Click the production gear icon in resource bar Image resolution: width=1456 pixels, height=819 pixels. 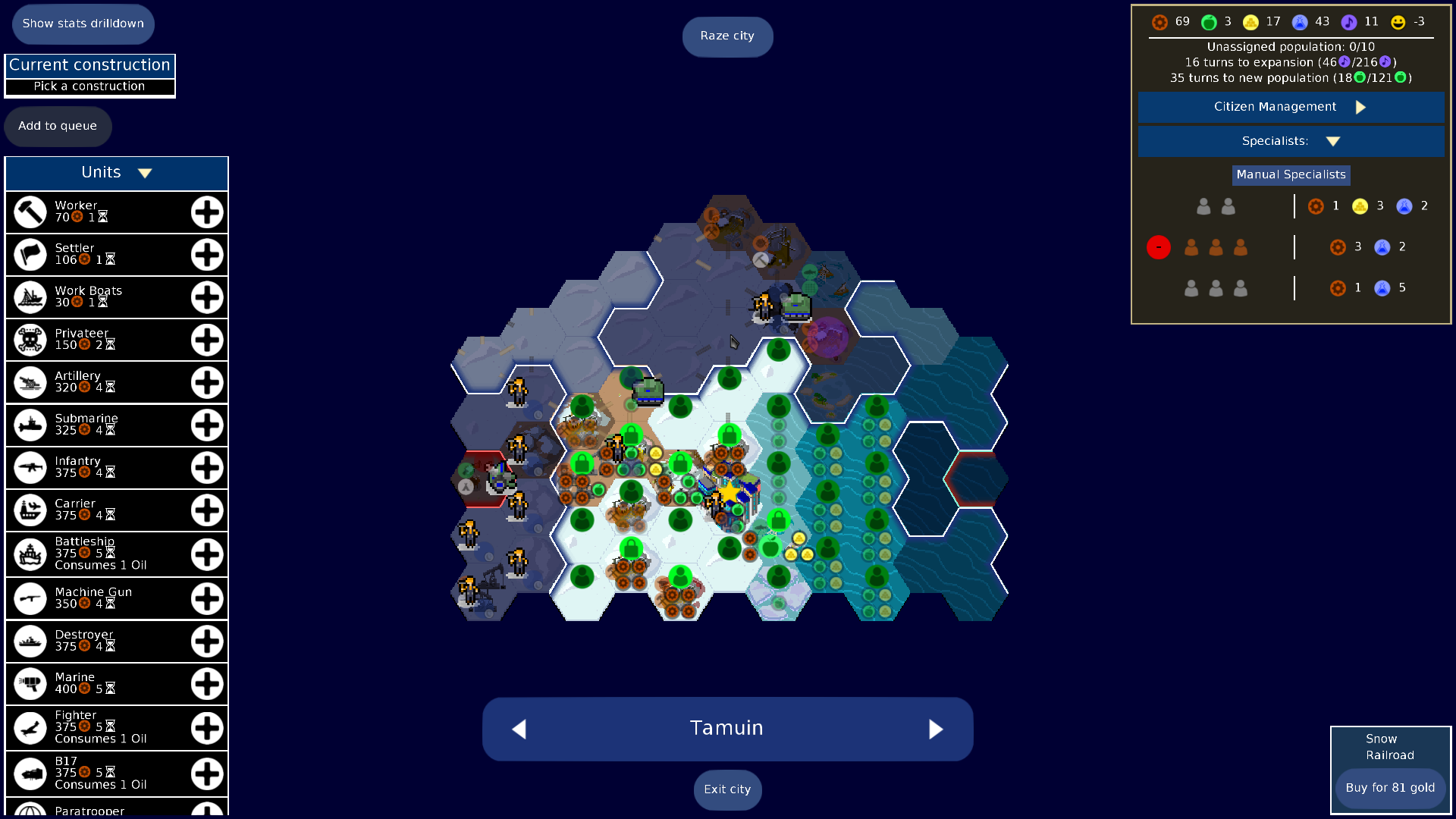coord(1158,22)
